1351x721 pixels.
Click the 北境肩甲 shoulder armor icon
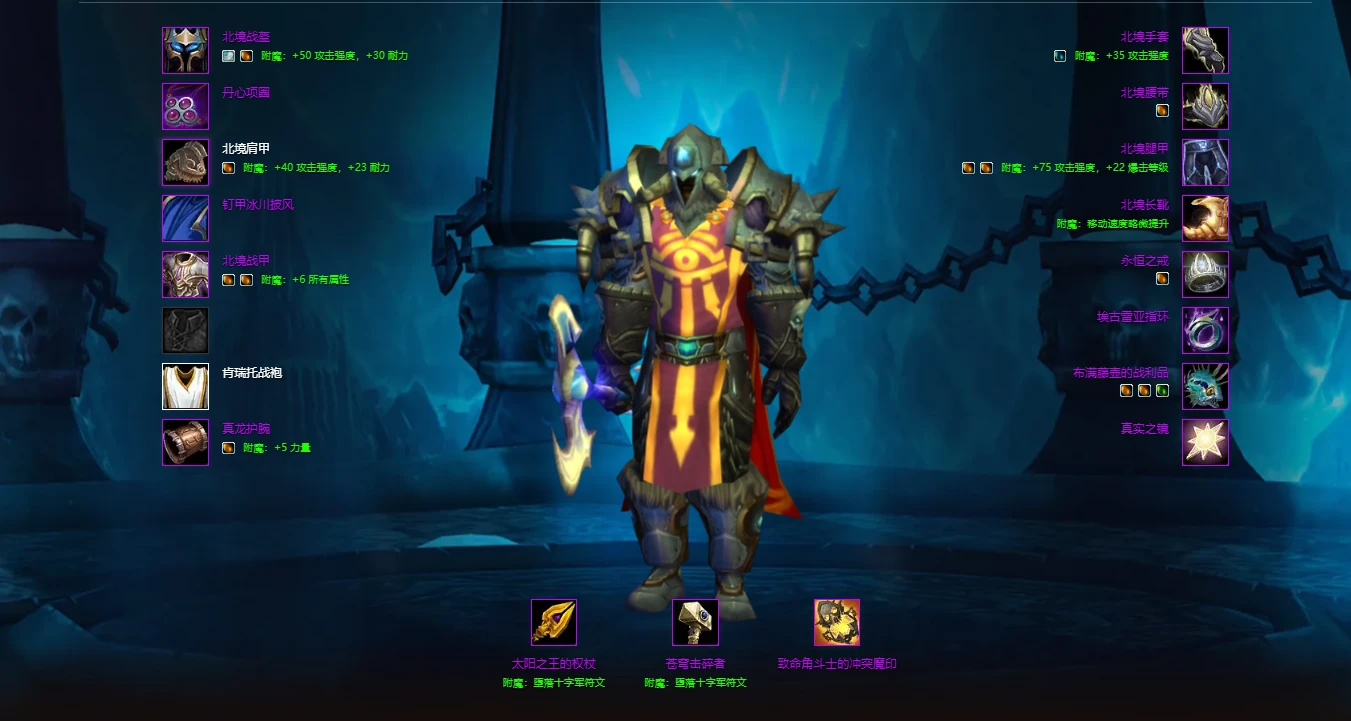[185, 162]
